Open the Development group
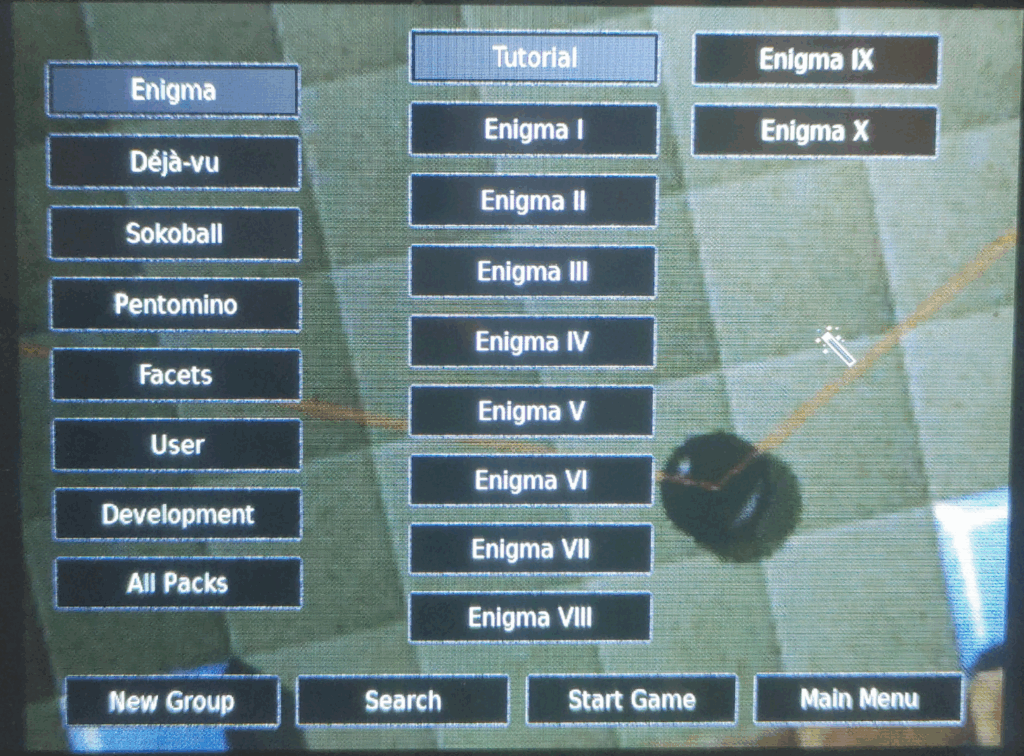The width and height of the screenshot is (1024, 756). tap(178, 515)
